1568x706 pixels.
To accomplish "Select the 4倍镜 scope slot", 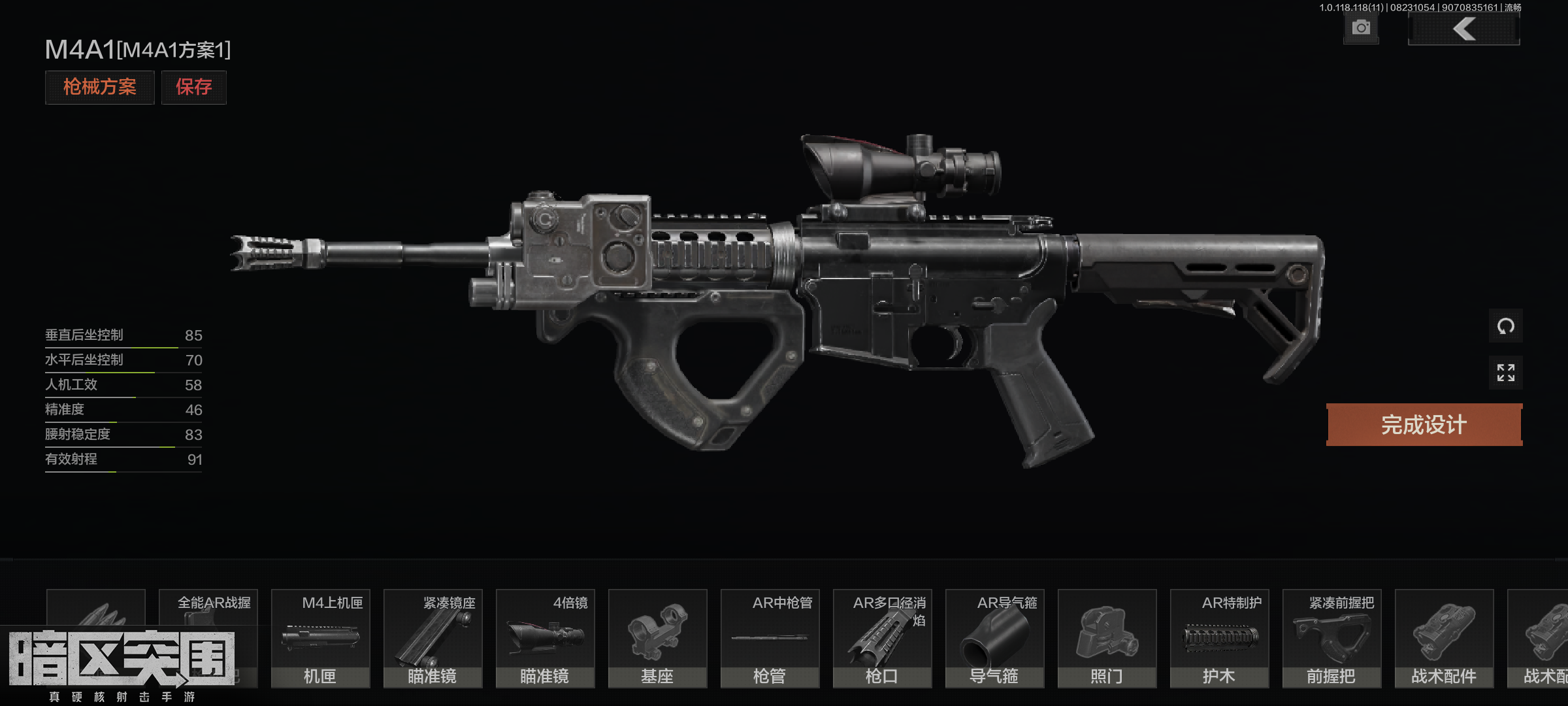I will 545,638.
